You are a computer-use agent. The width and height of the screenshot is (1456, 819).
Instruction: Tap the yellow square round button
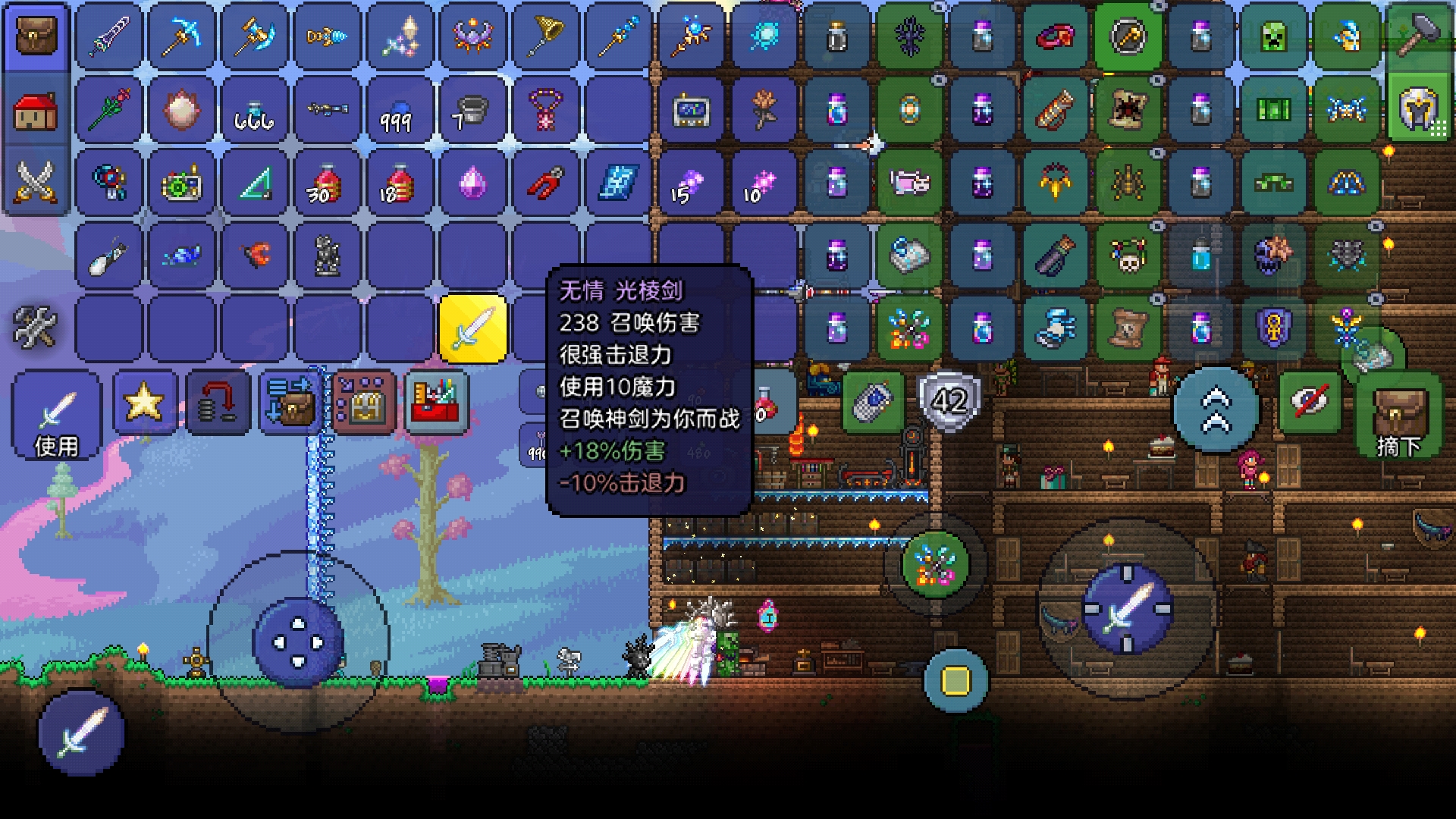[x=955, y=680]
